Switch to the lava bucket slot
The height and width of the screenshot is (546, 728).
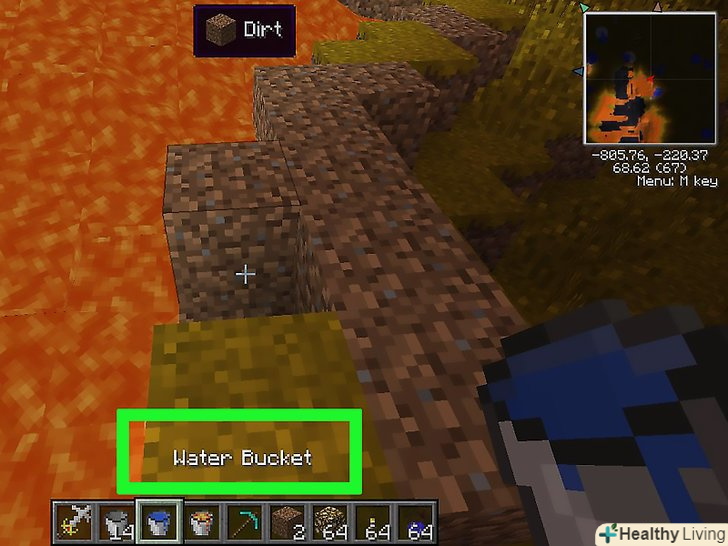coord(201,522)
